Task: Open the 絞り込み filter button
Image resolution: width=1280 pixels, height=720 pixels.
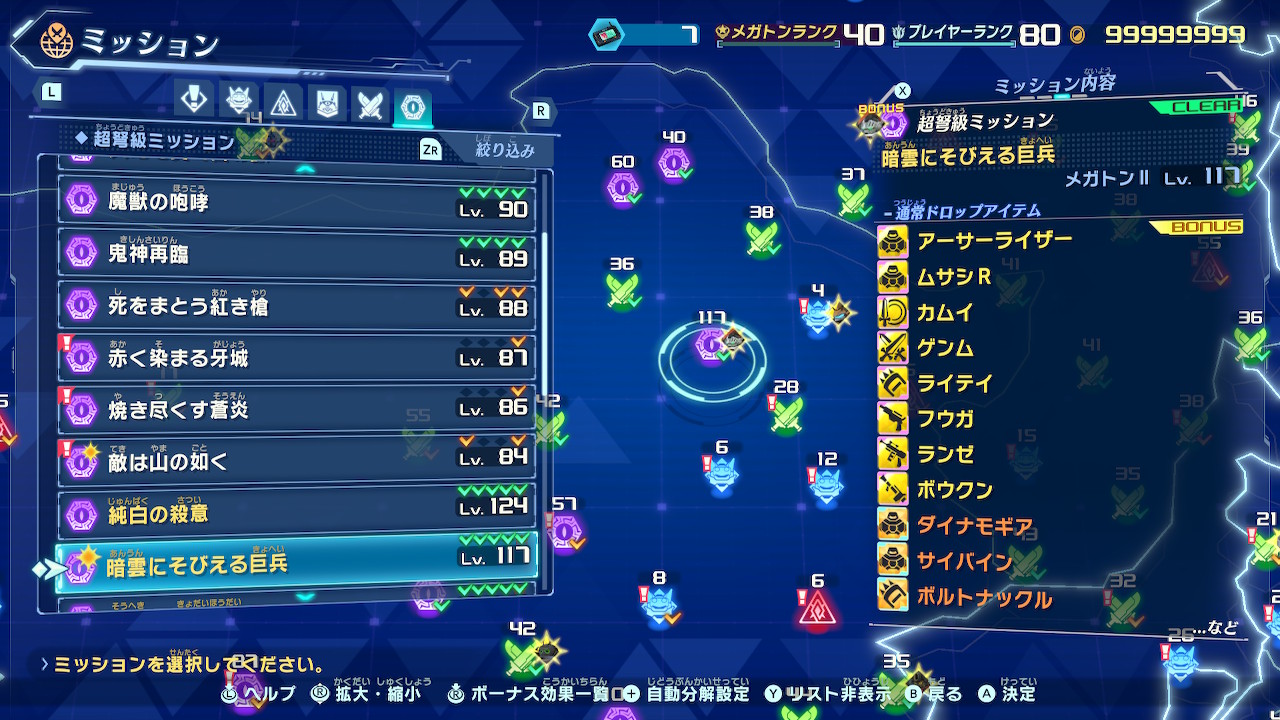Action: pos(503,151)
